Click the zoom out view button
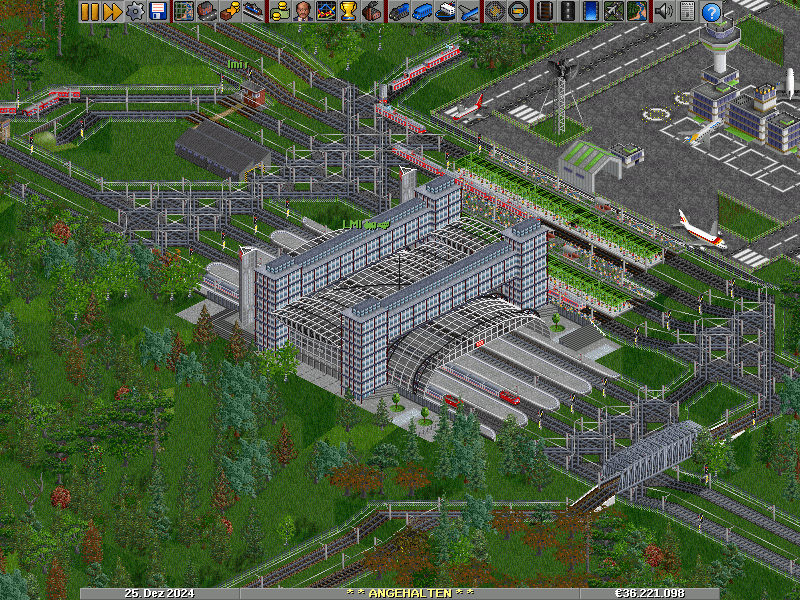Viewport: 800px width, 600px height. [x=518, y=11]
